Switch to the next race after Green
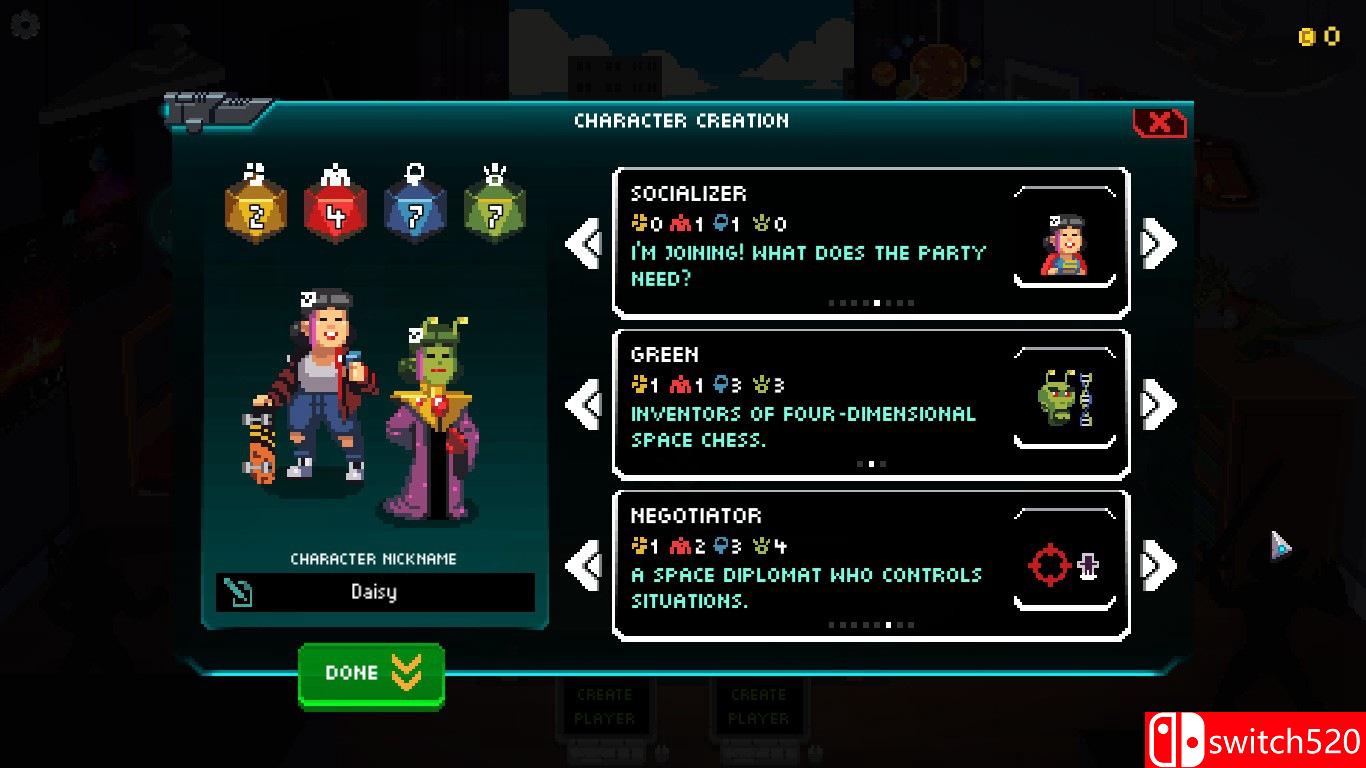 pyautogui.click(x=1158, y=404)
